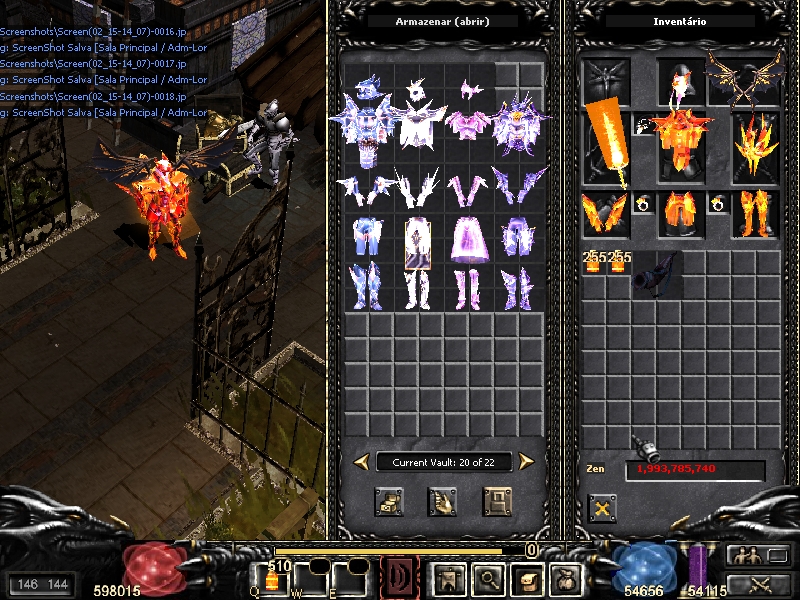
Task: Select the equipped flame boots
Action: tap(756, 212)
